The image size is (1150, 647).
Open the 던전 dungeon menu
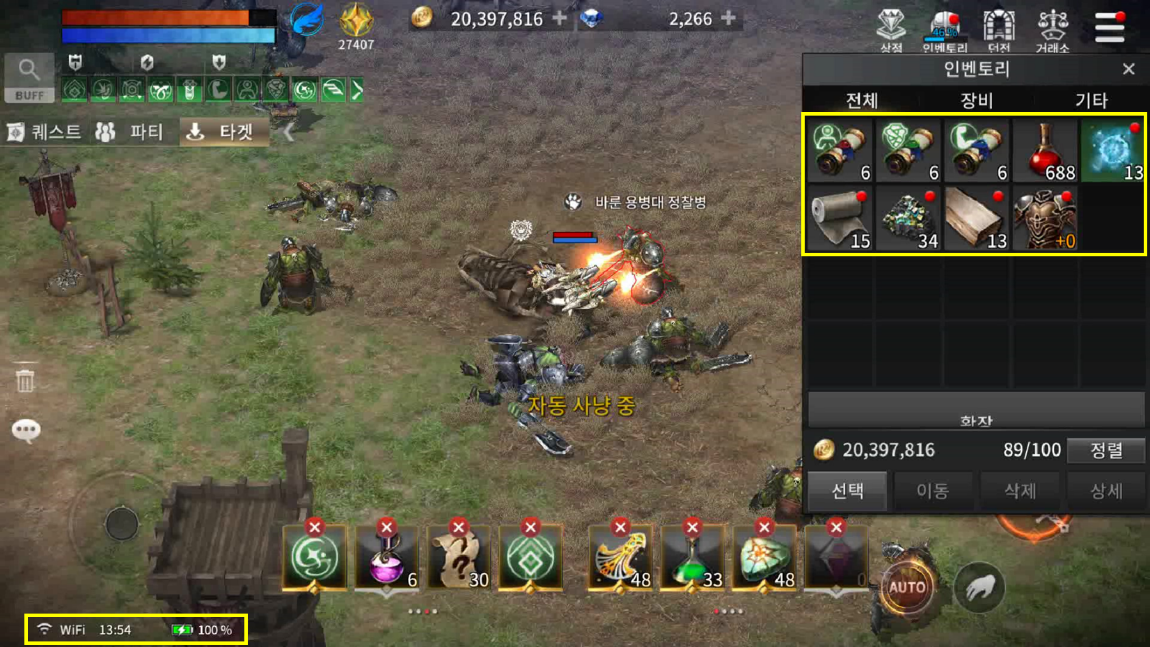(x=998, y=30)
